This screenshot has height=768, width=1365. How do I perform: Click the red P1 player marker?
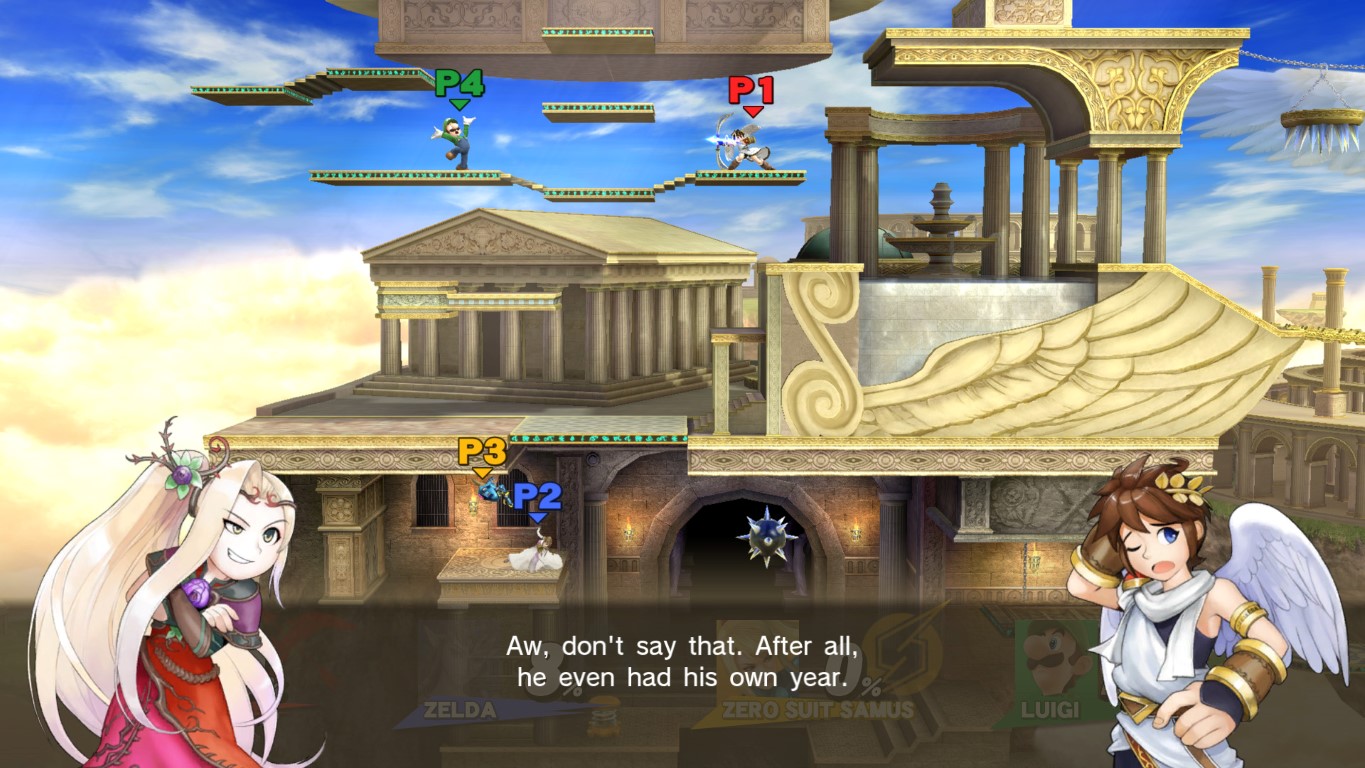tap(751, 92)
